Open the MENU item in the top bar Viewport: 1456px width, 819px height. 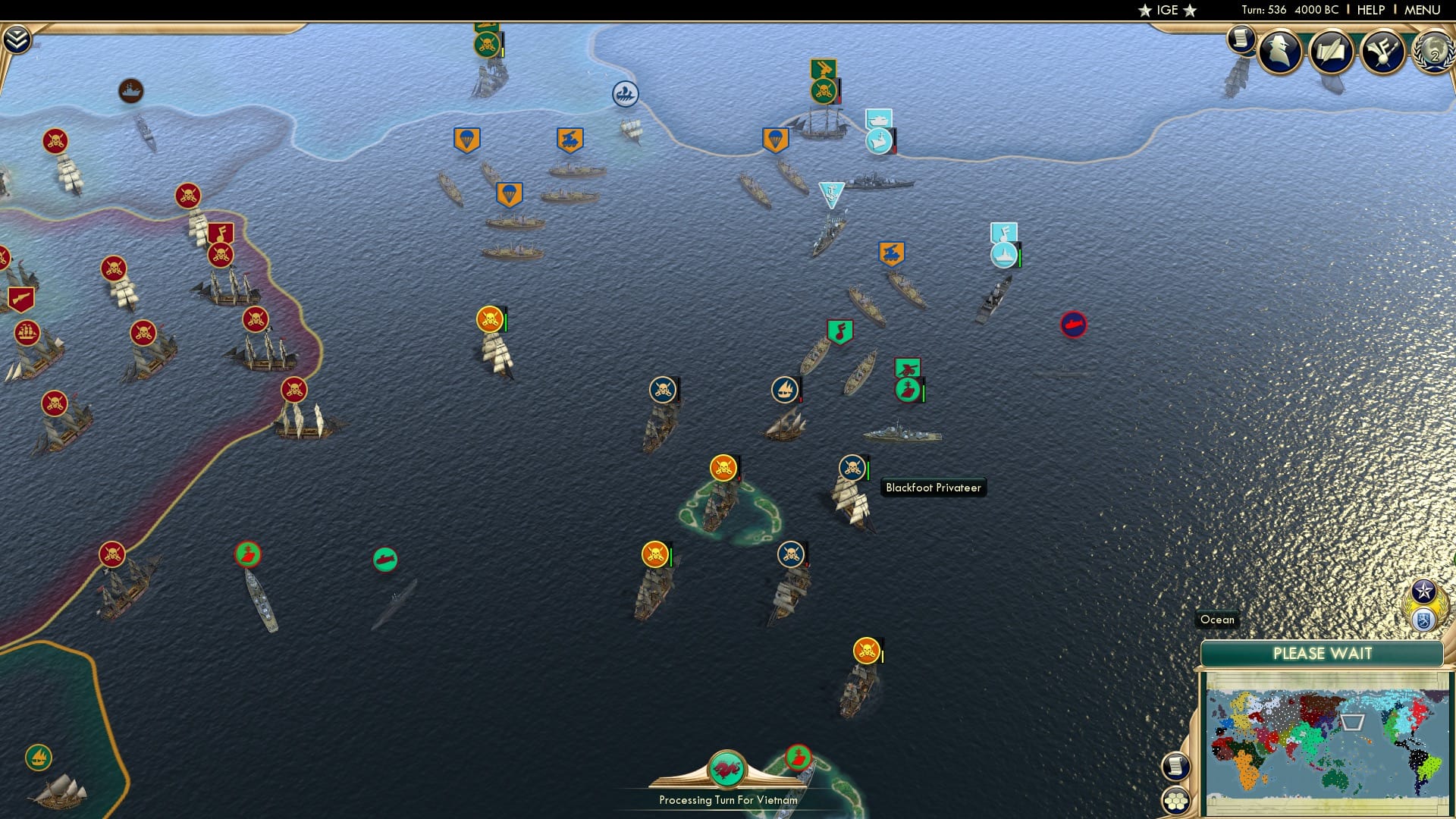pos(1422,10)
